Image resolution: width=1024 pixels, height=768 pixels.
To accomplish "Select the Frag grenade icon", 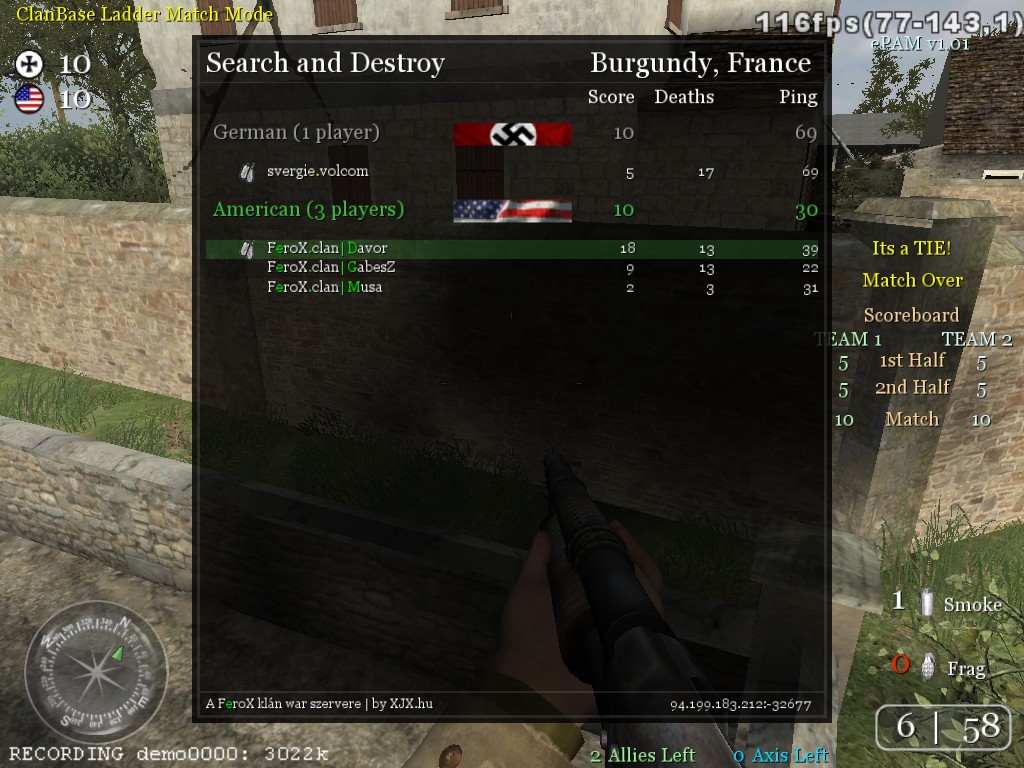I will click(929, 666).
